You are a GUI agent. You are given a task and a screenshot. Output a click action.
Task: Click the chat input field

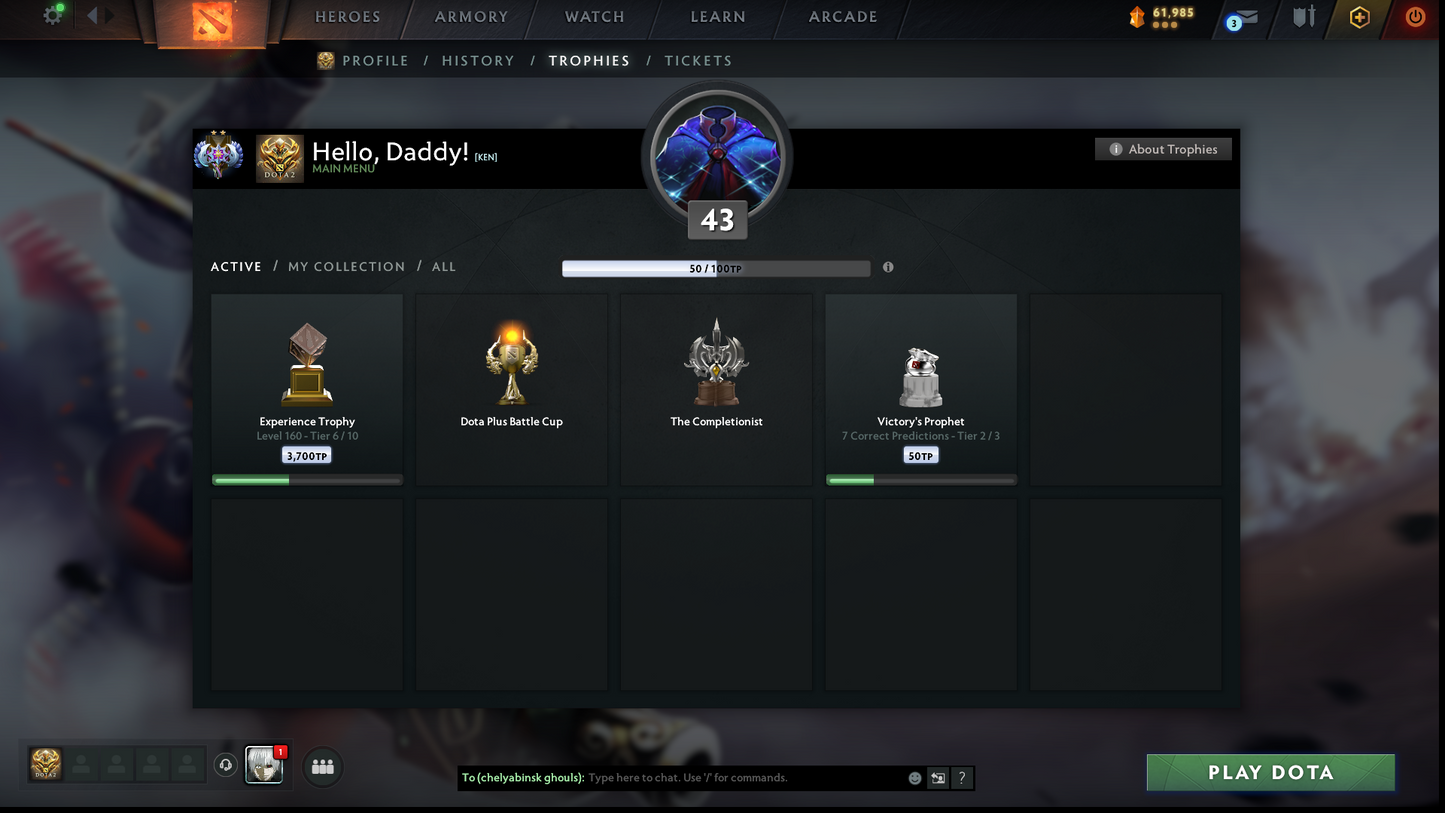pyautogui.click(x=700, y=777)
